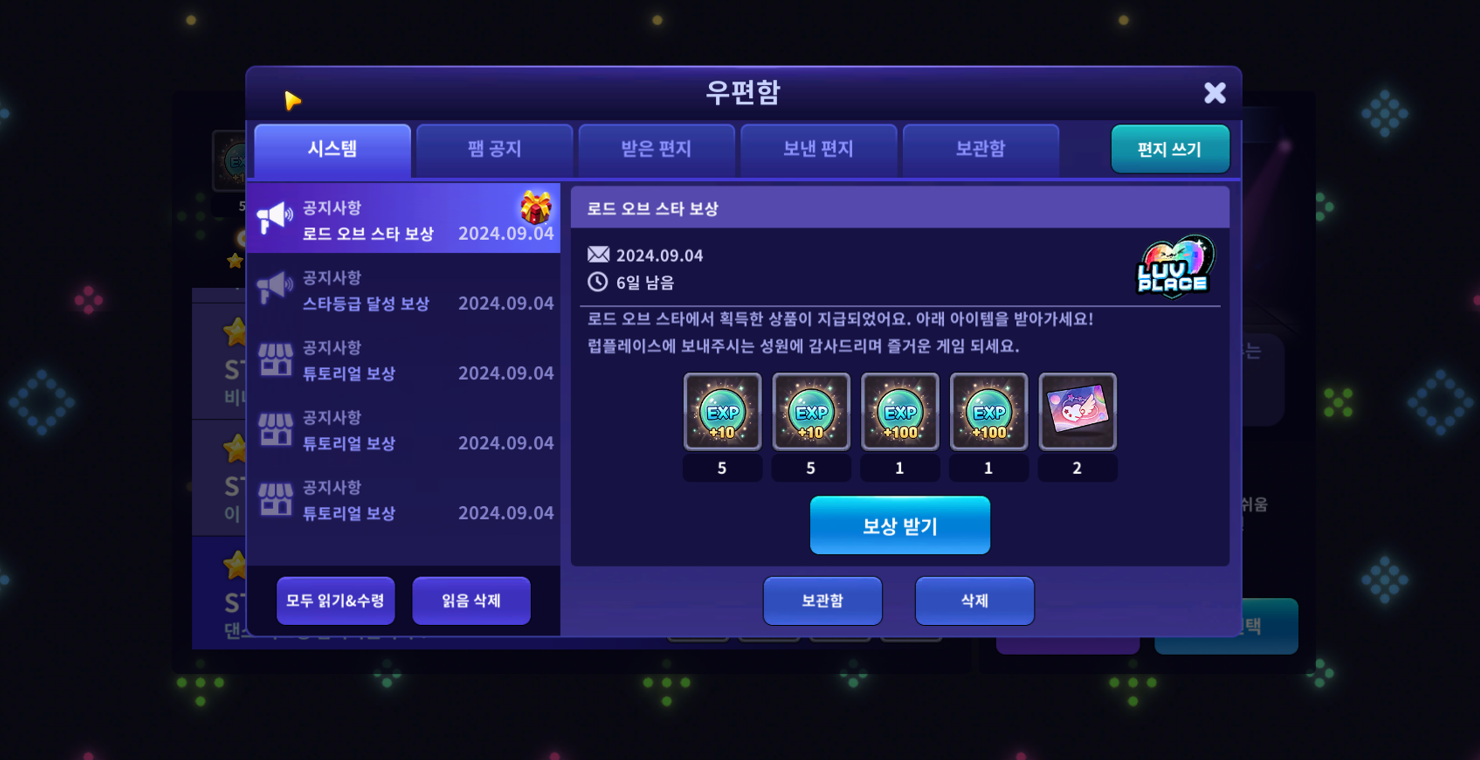This screenshot has width=1480, height=760.
Task: Open the 팸 공지 tab
Action: click(x=494, y=150)
